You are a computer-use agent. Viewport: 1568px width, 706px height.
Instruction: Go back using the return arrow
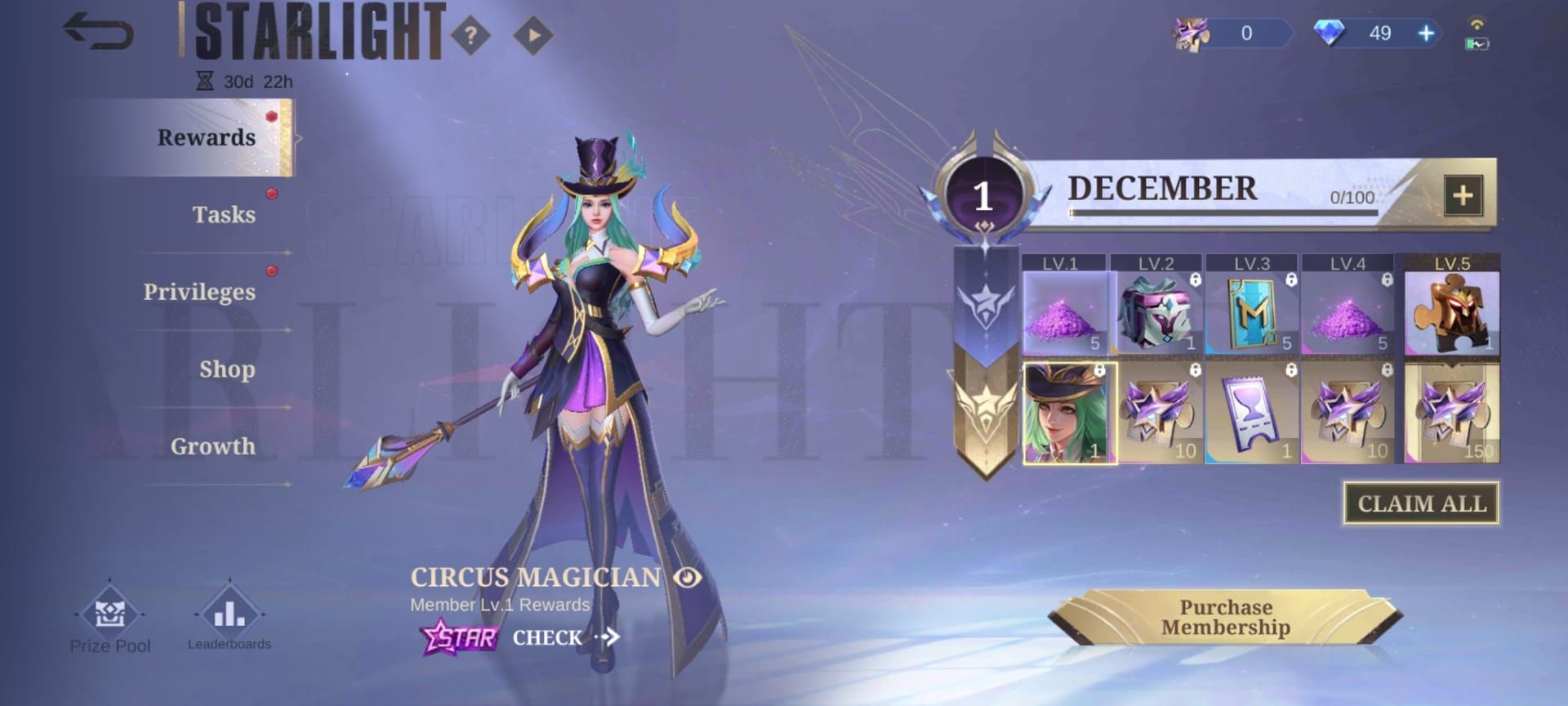(x=98, y=33)
